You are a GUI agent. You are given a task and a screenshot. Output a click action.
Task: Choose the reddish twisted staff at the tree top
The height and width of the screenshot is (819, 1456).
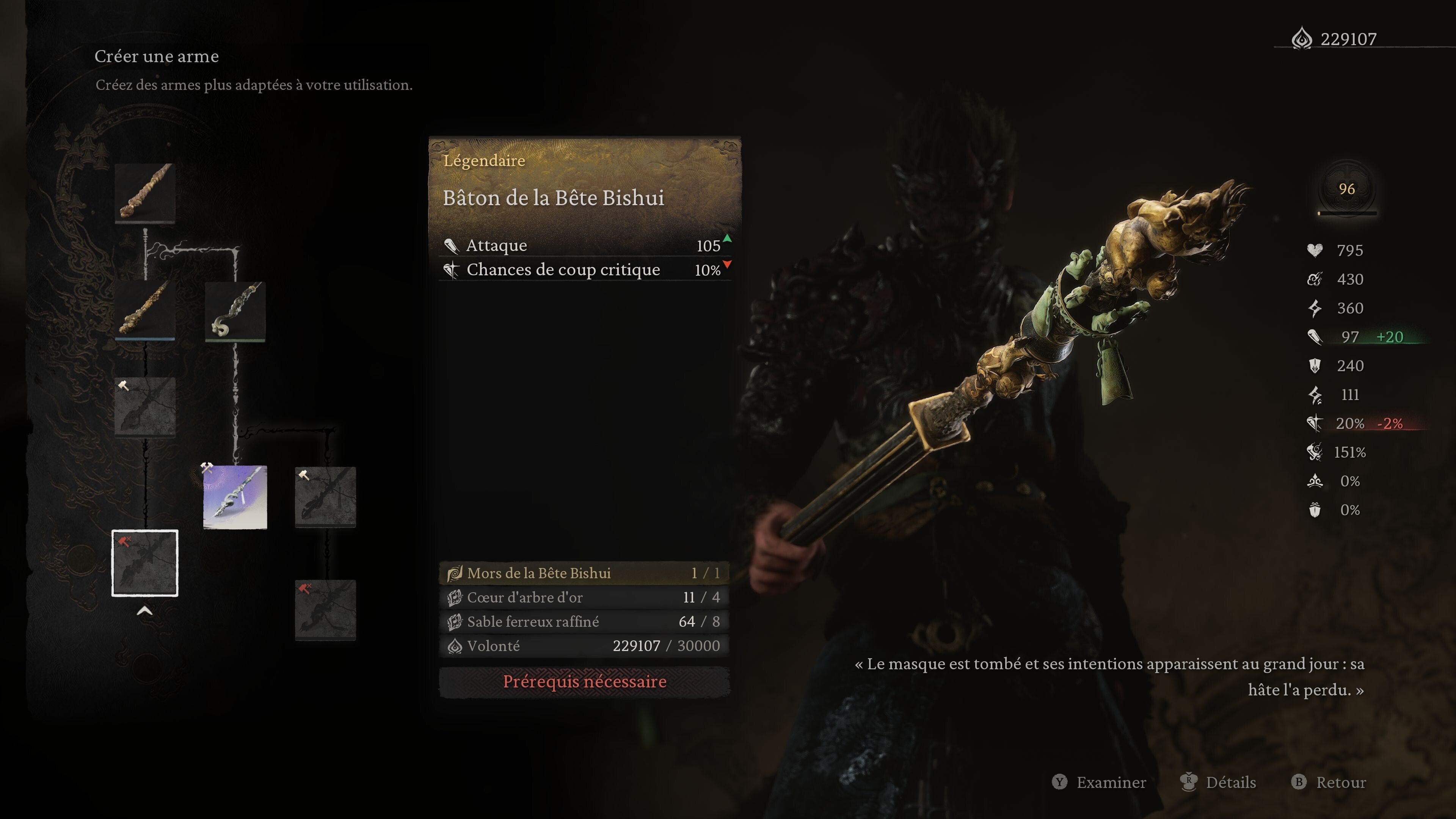(145, 193)
